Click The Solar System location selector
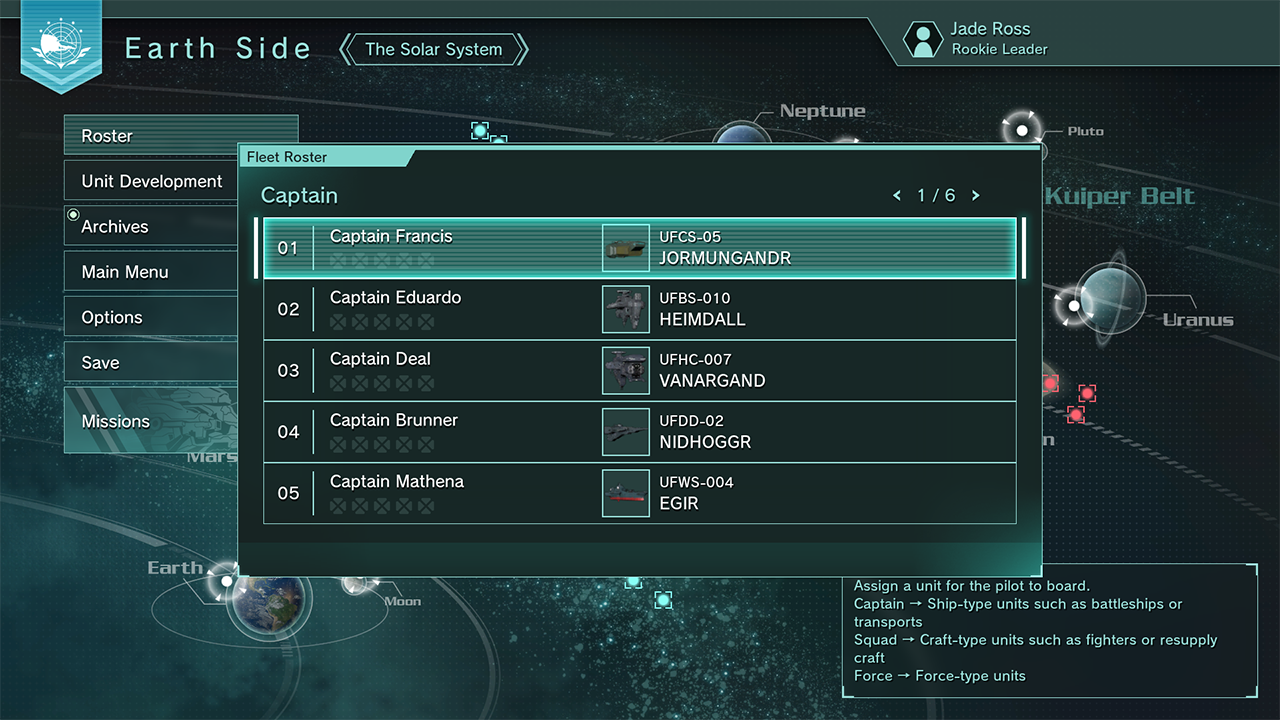The height and width of the screenshot is (720, 1280). pyautogui.click(x=434, y=49)
